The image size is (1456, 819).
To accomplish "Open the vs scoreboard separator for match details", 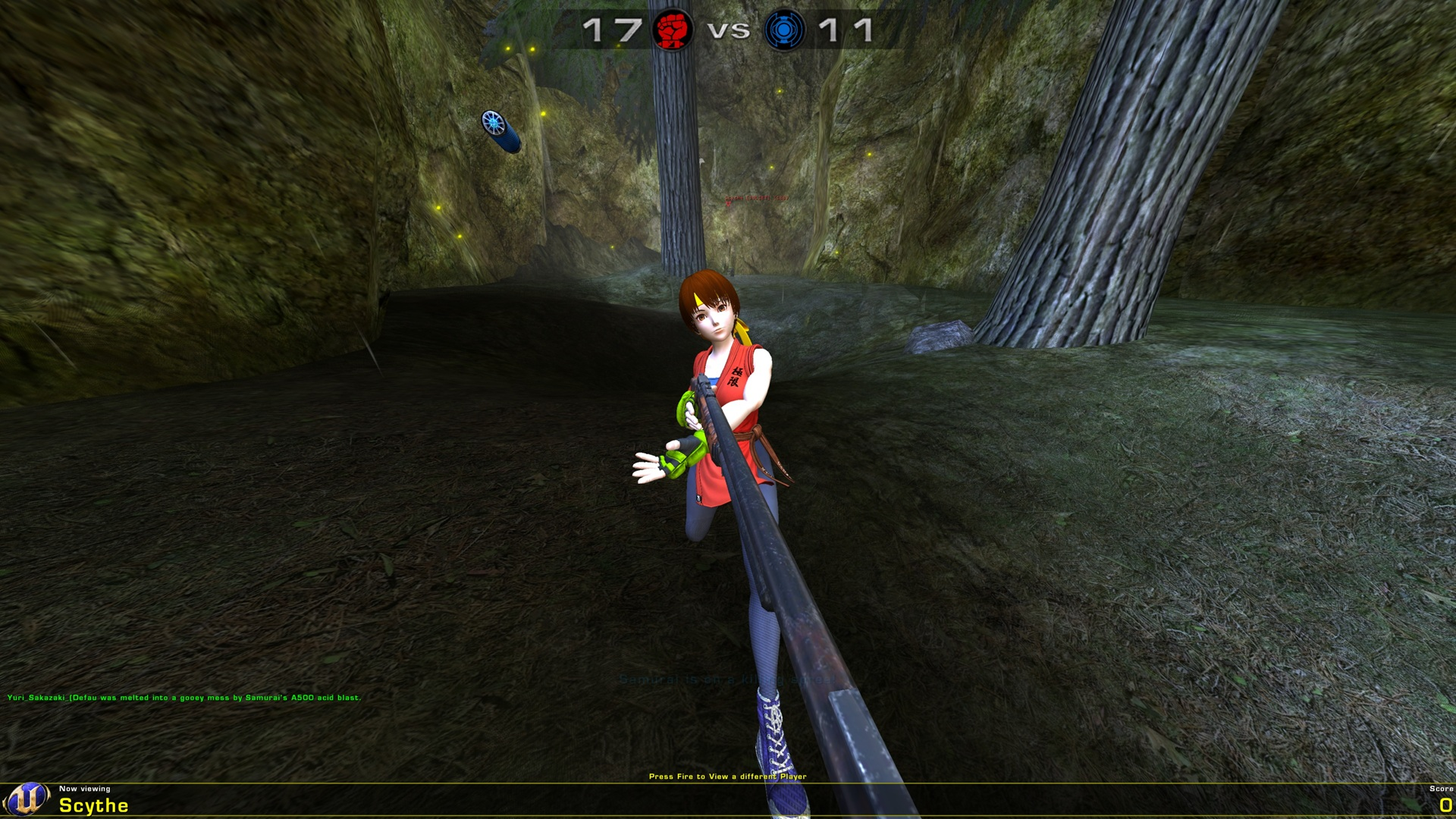I will coord(729,32).
